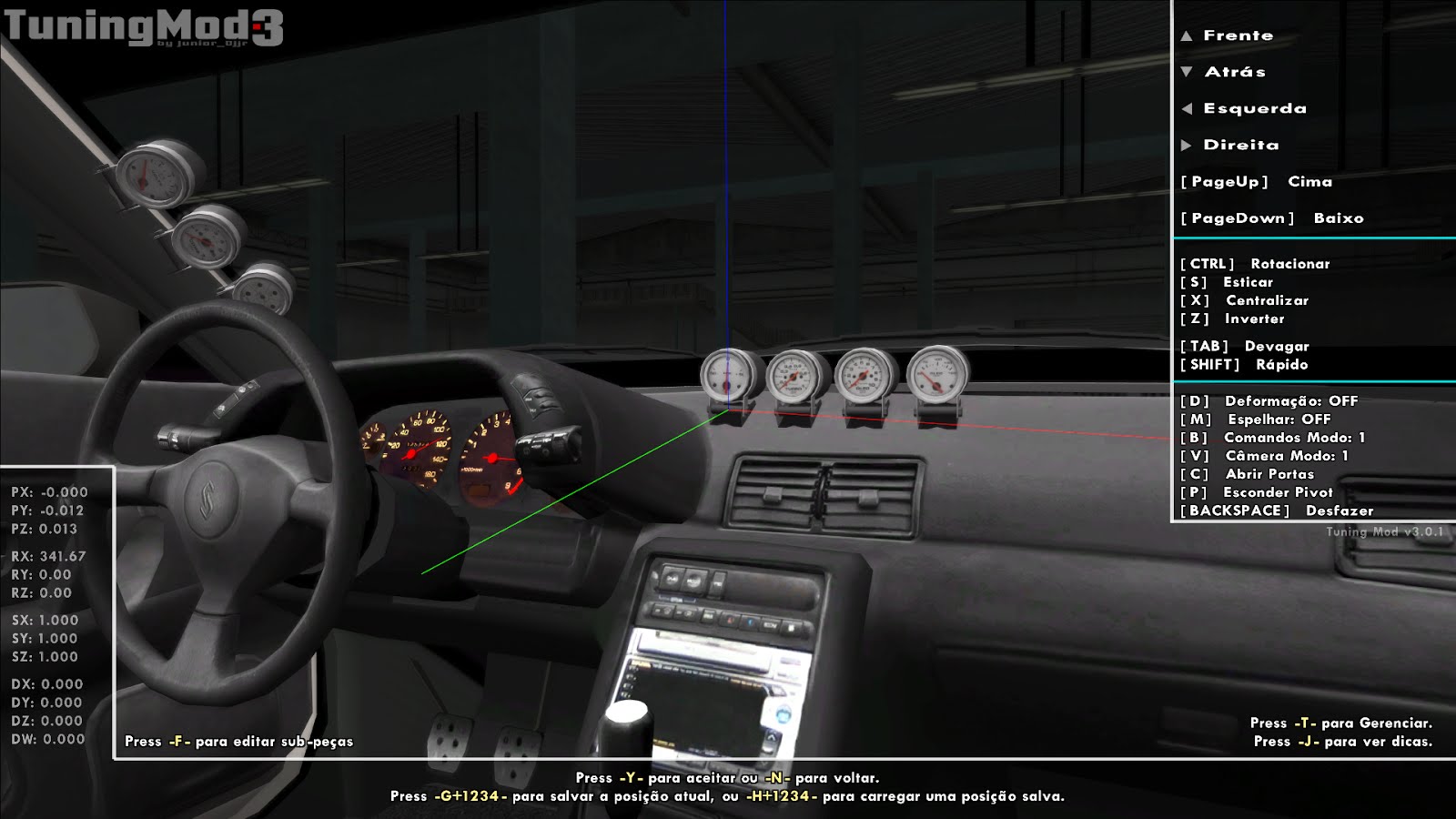Click the Atrás down-arrow icon

[x=1188, y=72]
